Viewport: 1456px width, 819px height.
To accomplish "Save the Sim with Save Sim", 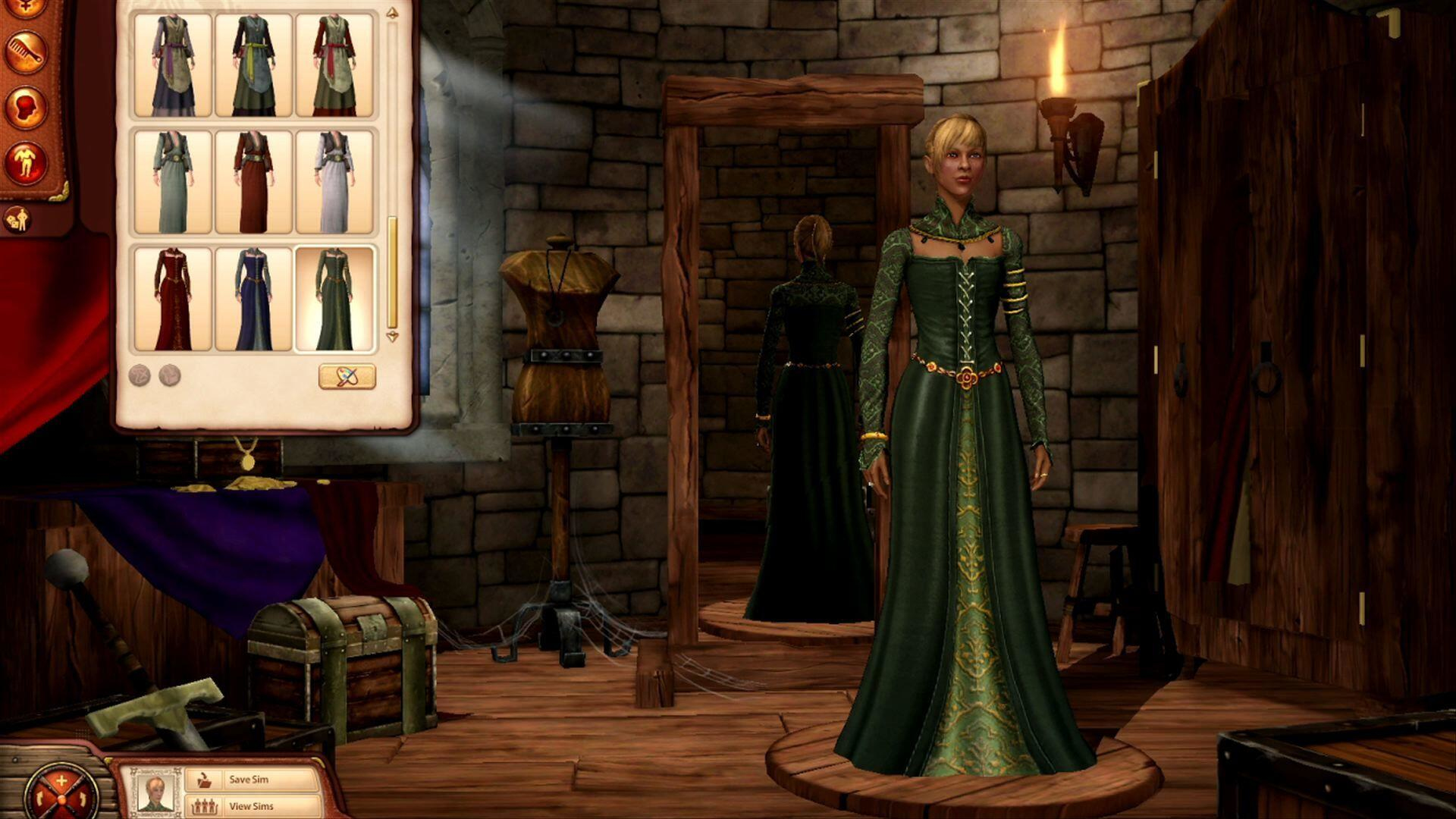I will [x=250, y=780].
